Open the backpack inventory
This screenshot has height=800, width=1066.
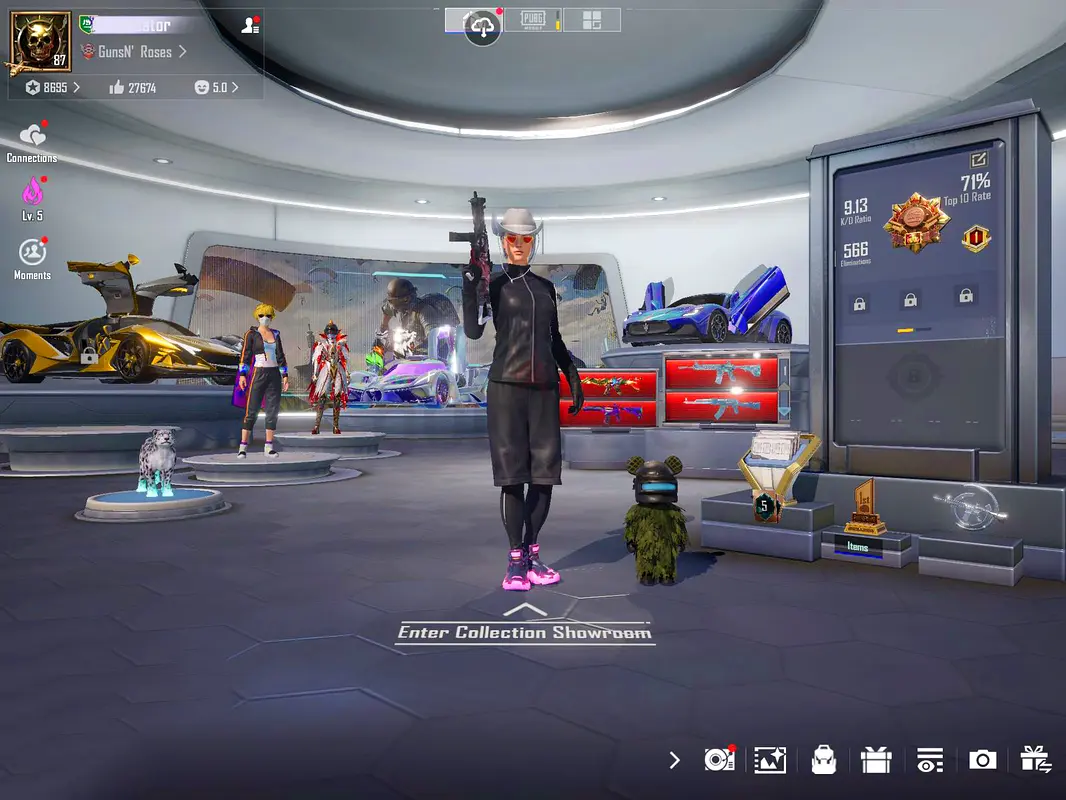pos(823,760)
